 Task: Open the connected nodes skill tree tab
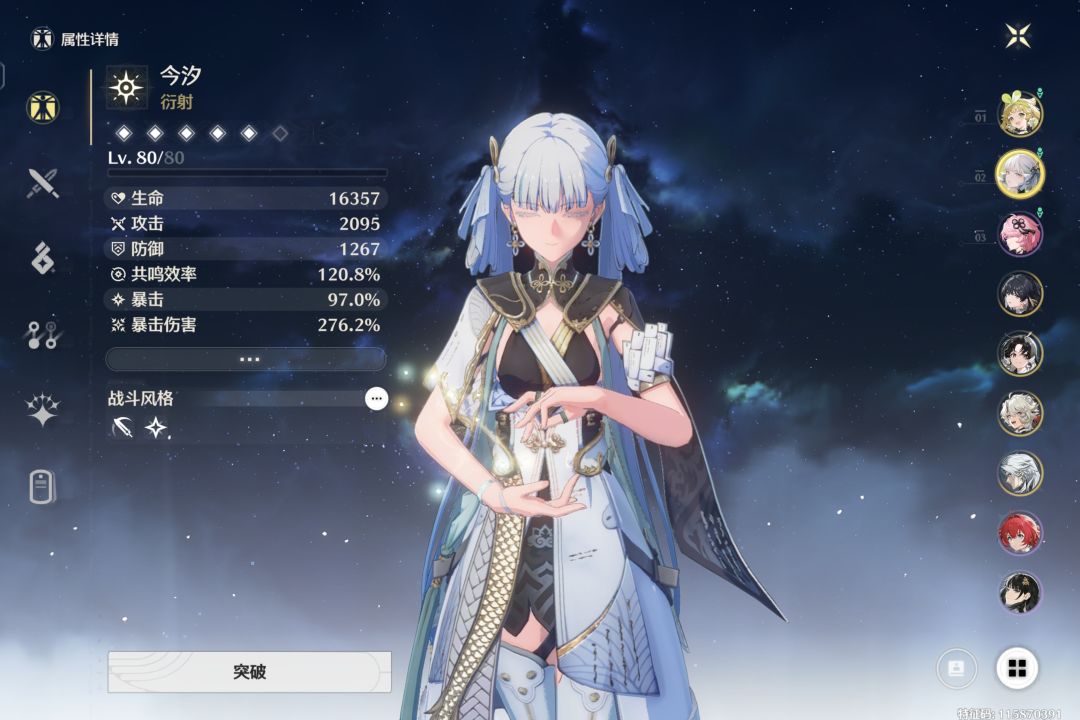click(x=42, y=335)
